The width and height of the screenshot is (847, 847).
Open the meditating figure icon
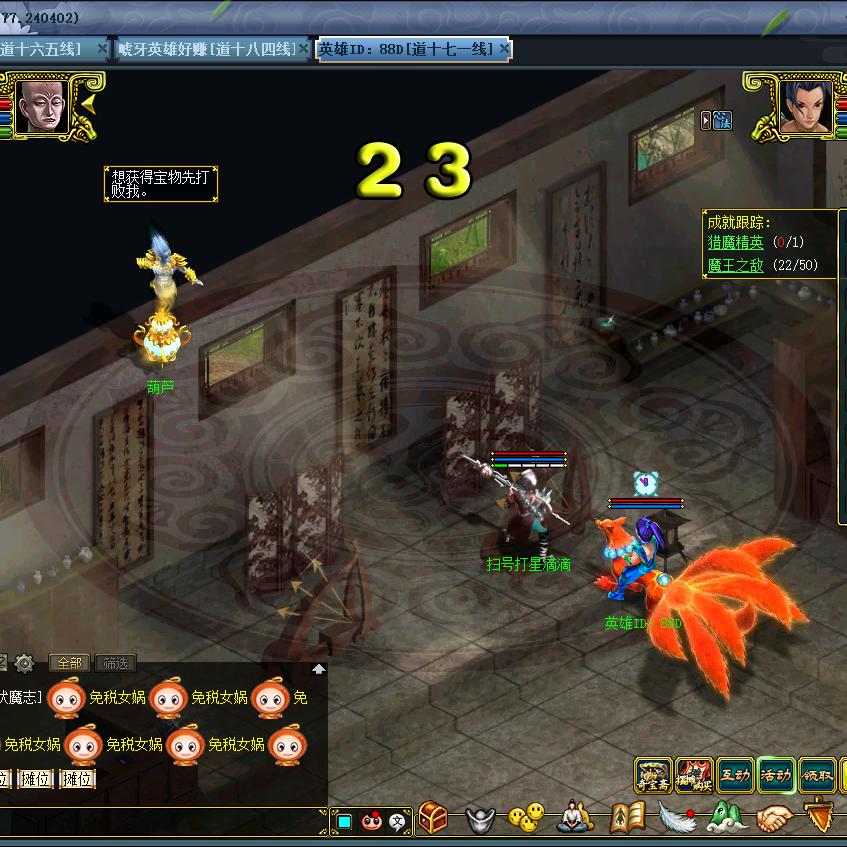click(574, 818)
